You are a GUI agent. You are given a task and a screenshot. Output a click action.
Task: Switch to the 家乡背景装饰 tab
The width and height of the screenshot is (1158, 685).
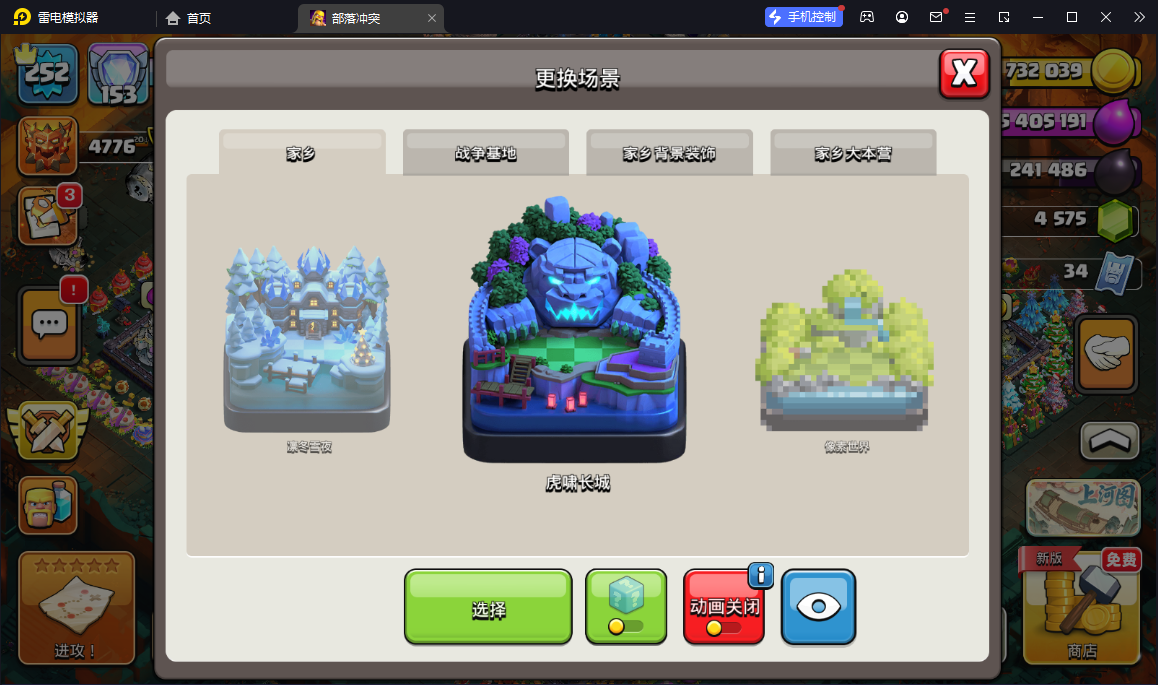[x=669, y=153]
